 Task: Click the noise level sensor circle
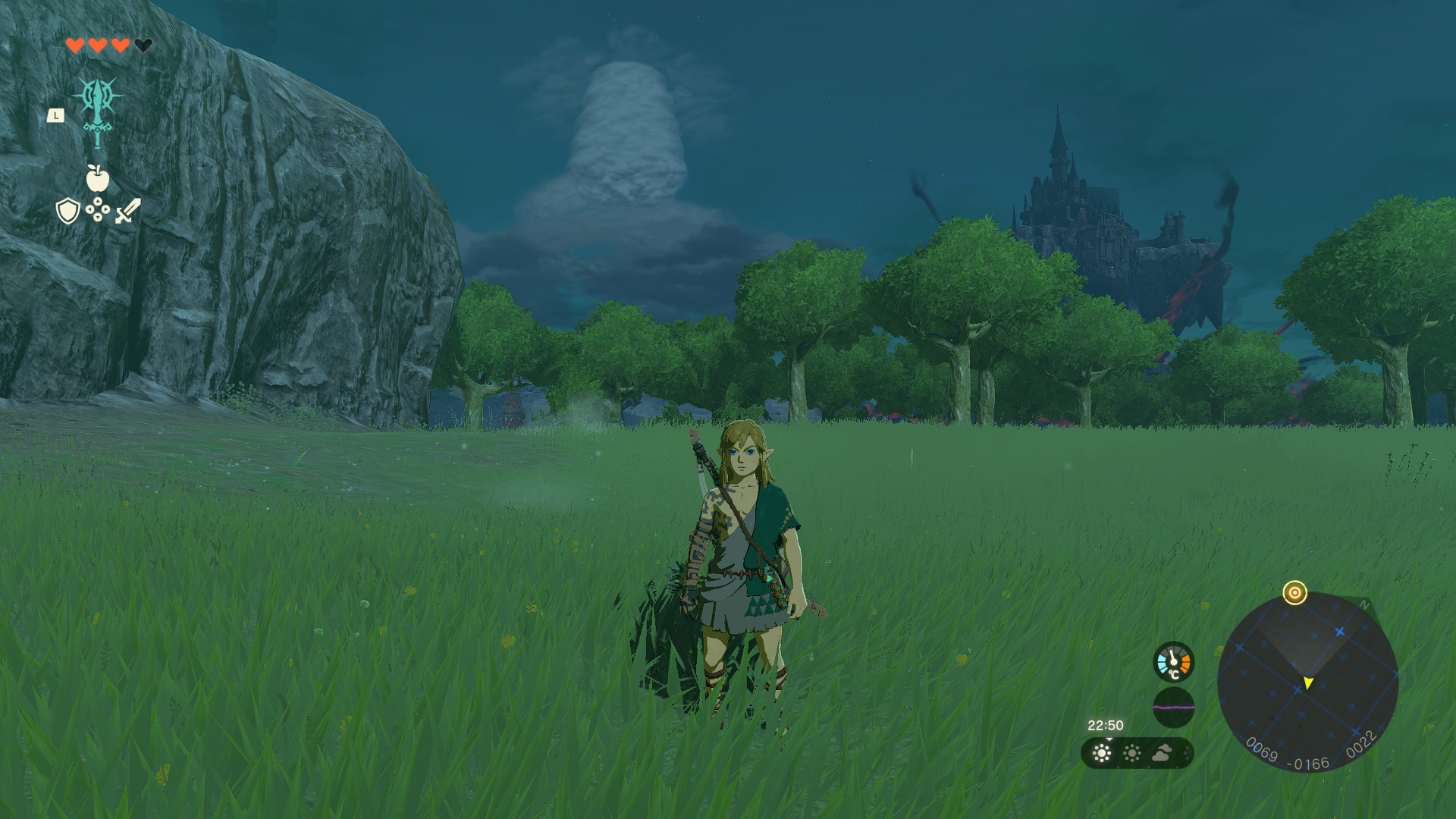point(1173,707)
